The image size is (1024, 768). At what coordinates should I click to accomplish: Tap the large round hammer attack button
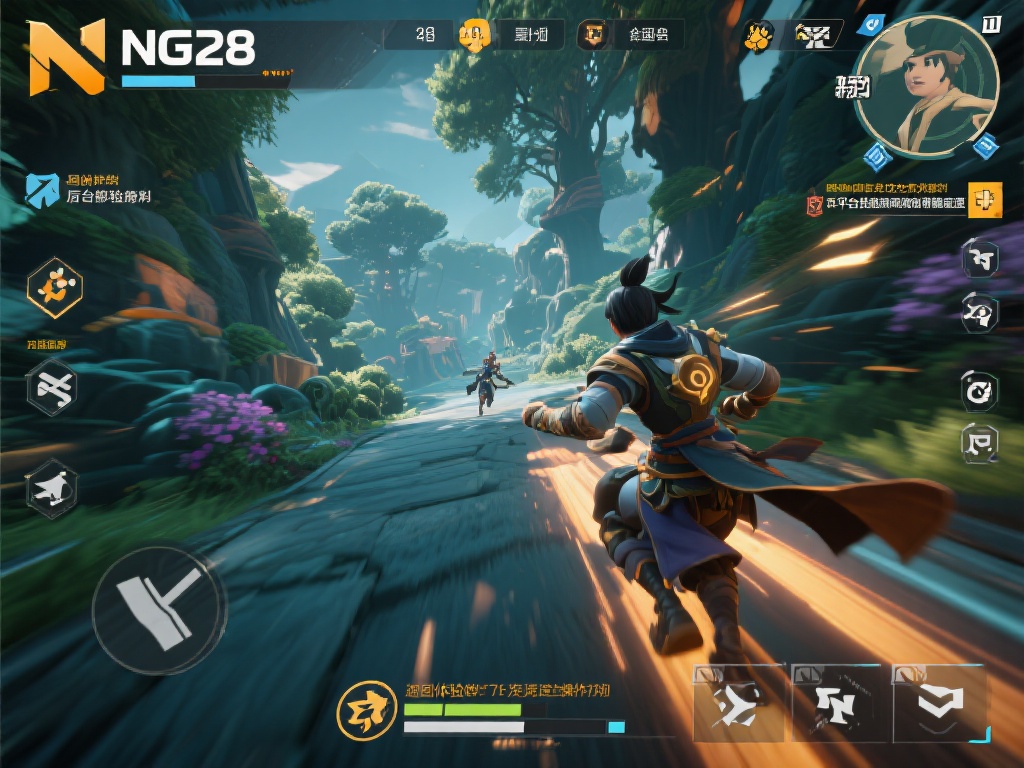159,610
